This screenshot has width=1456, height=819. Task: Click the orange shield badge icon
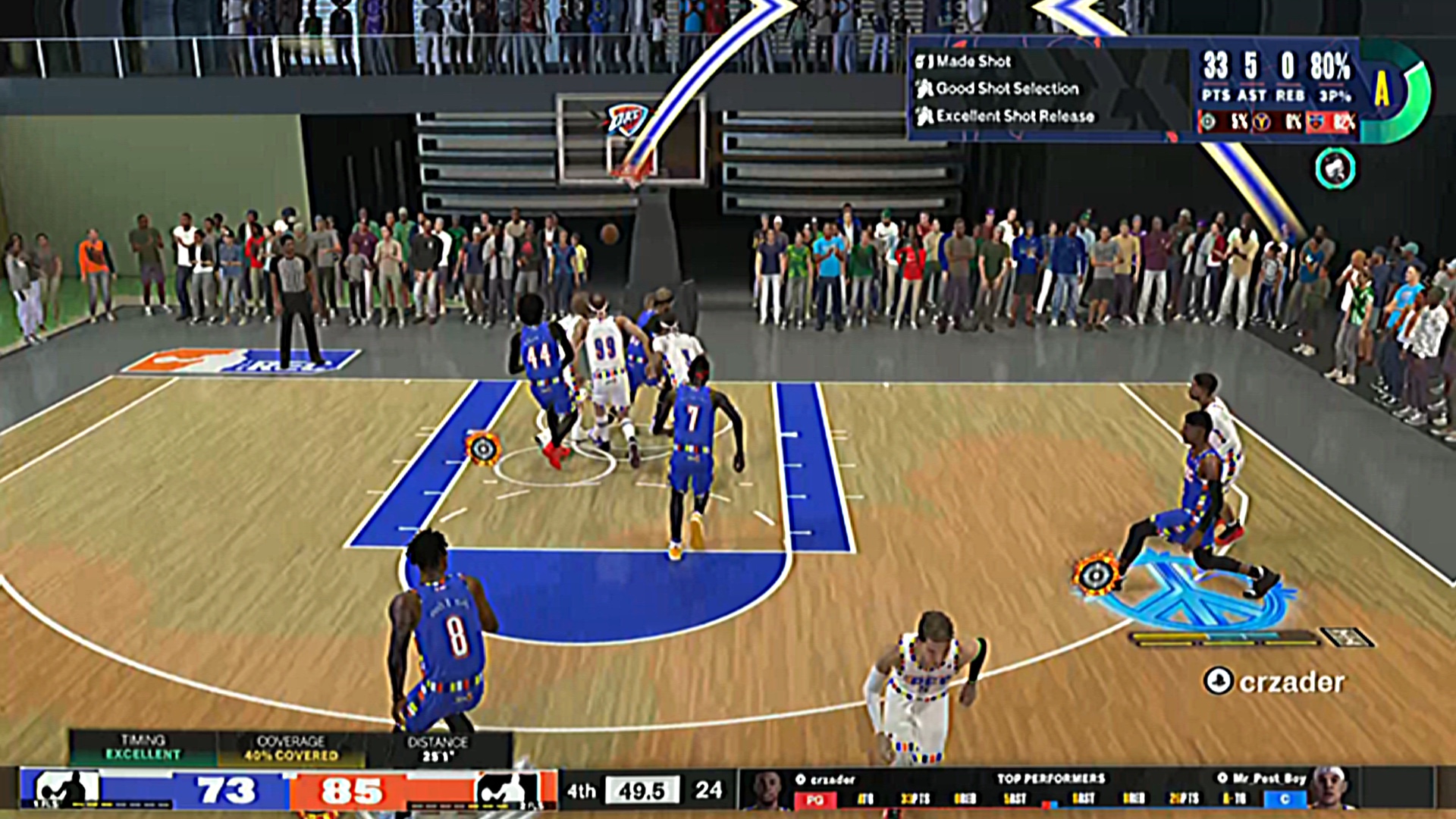pos(1316,121)
